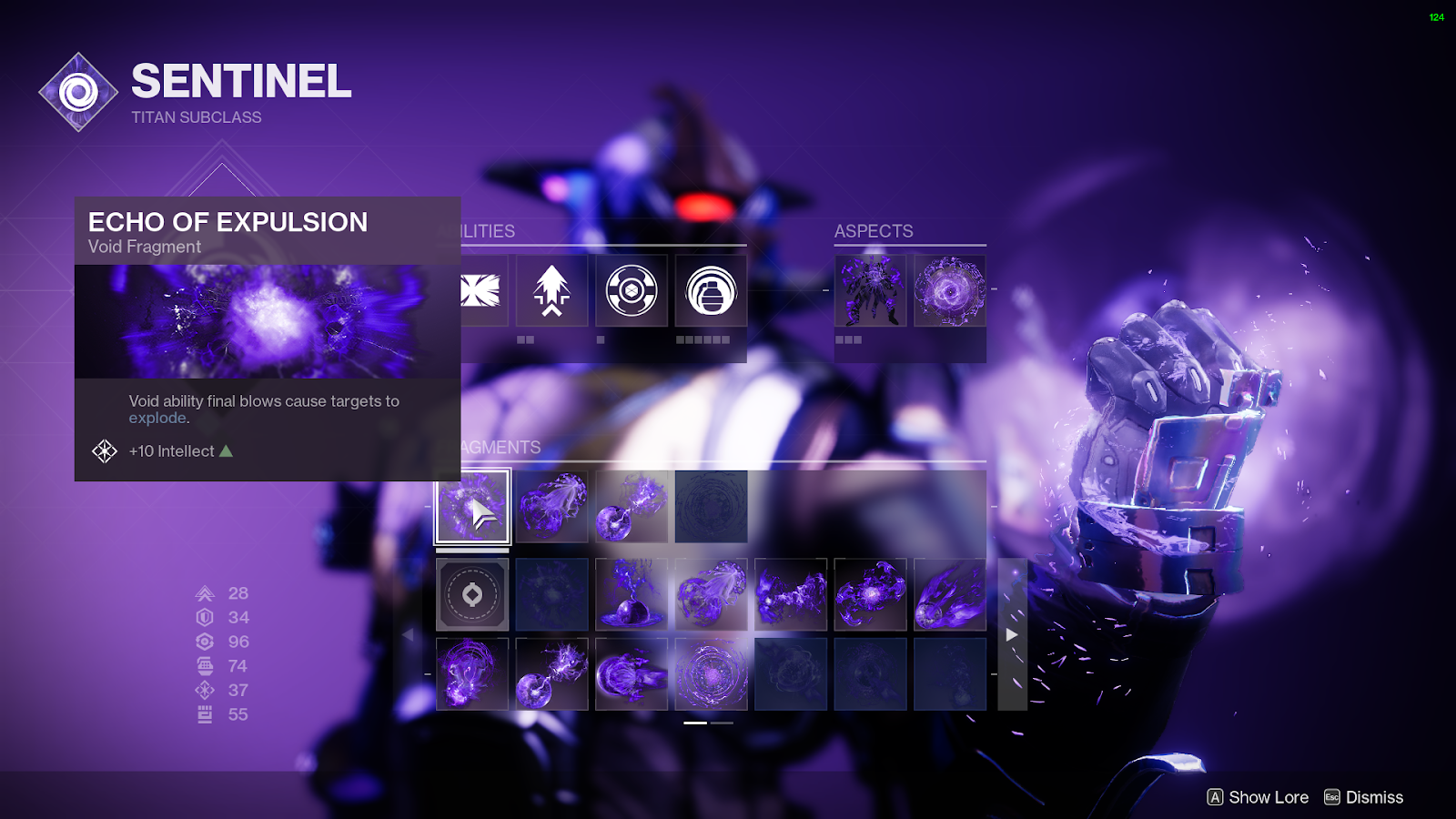Open the upward-arrow jump ability slot
Screen dimensions: 1456x819
(x=551, y=291)
